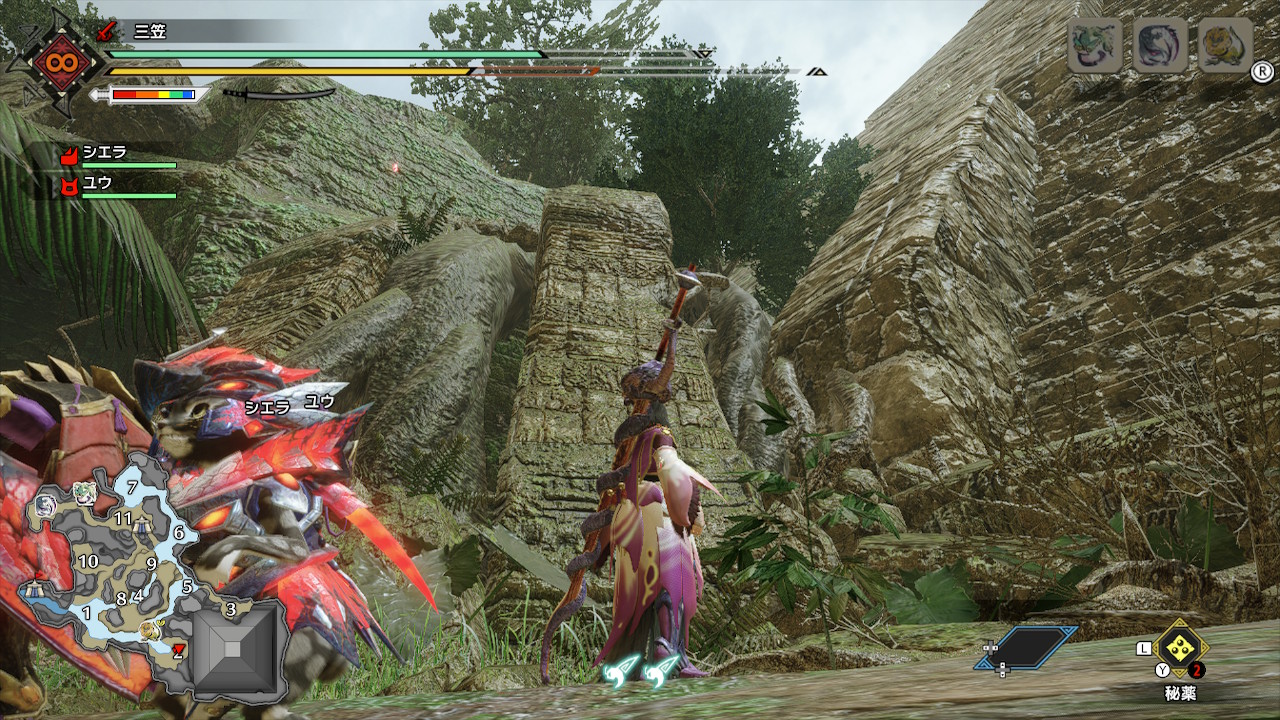Select the yellow monster target icon
This screenshot has width=1280, height=720.
point(1225,45)
